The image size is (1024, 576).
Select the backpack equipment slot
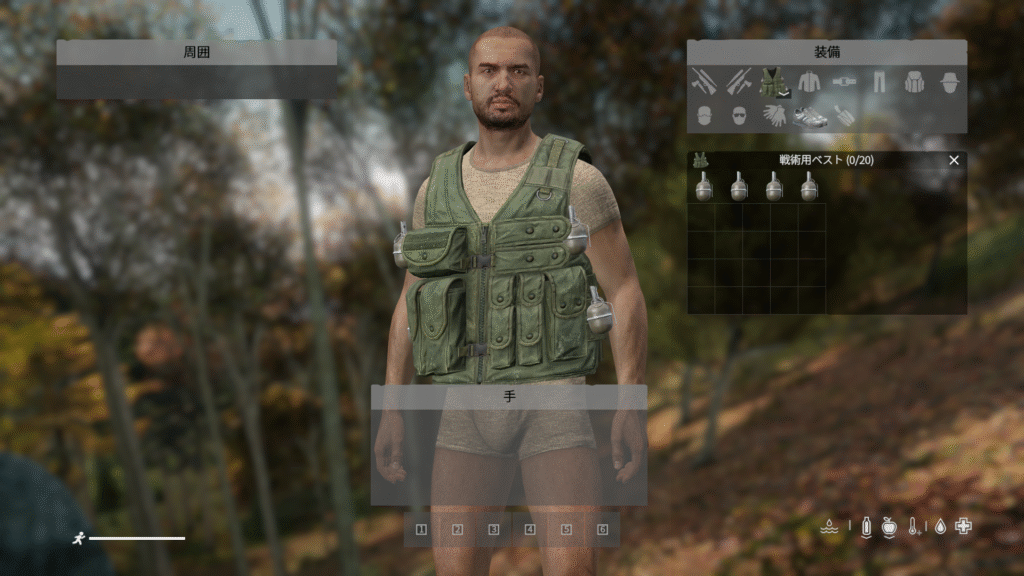point(914,82)
